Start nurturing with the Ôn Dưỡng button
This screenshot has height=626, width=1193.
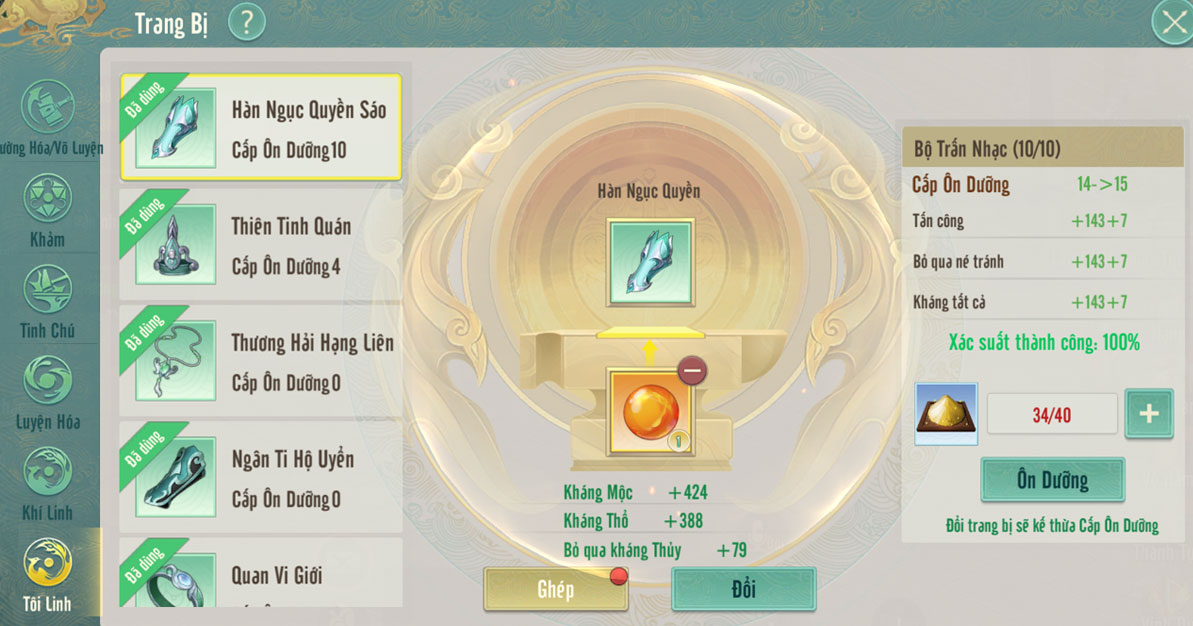pos(1052,480)
